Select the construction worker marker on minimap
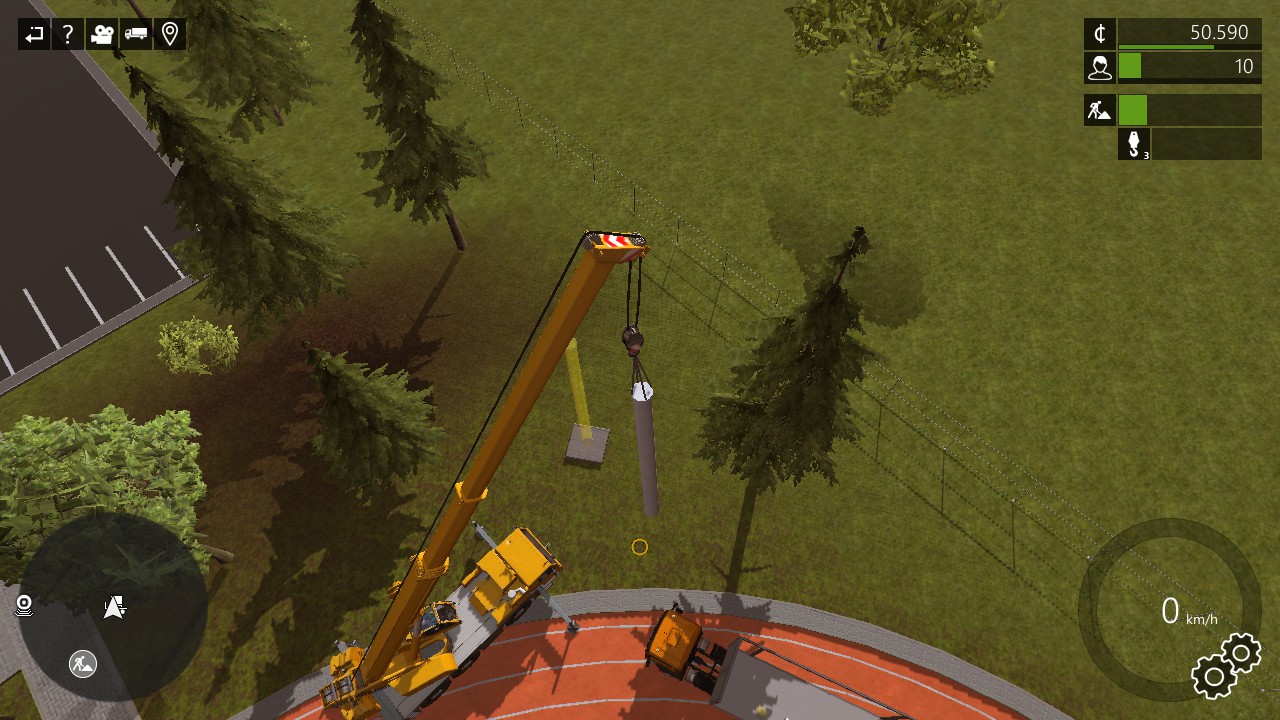This screenshot has height=720, width=1280. [x=83, y=662]
